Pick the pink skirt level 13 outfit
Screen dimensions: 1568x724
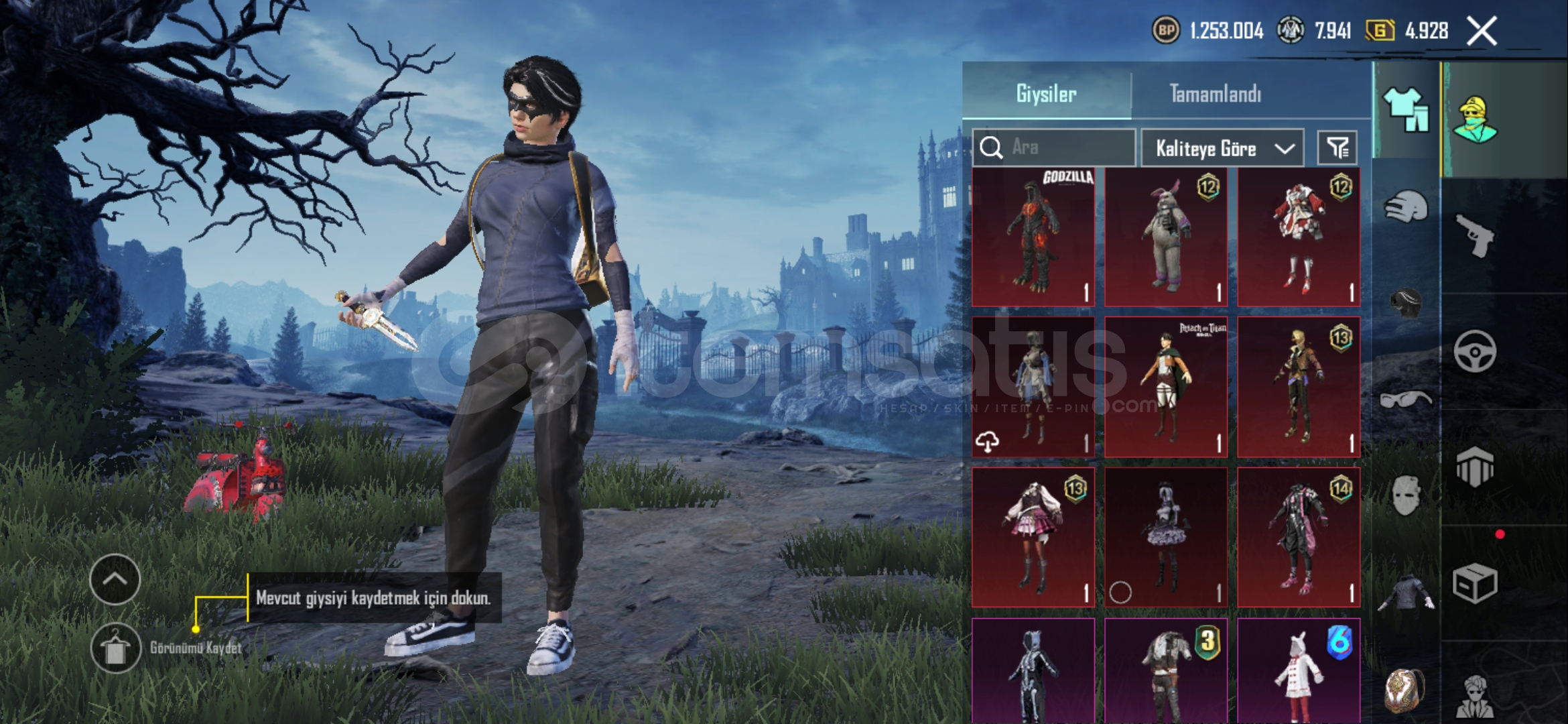pyautogui.click(x=1033, y=538)
